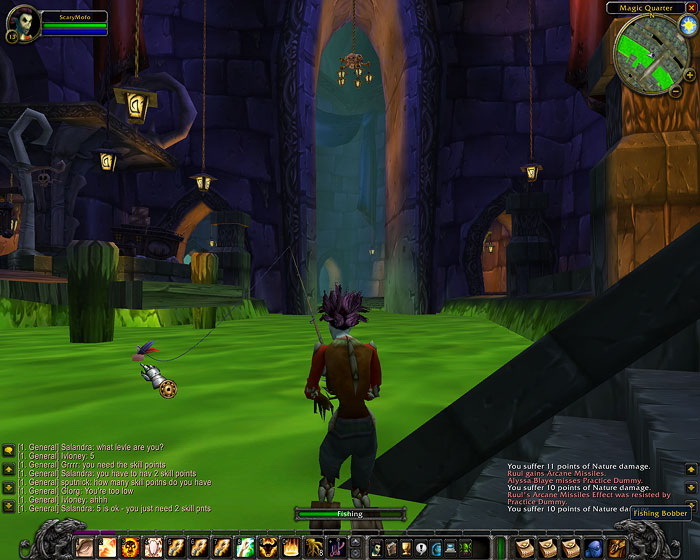This screenshot has height=560, width=700.
Task: Open the green imp help request button
Action: [466, 547]
